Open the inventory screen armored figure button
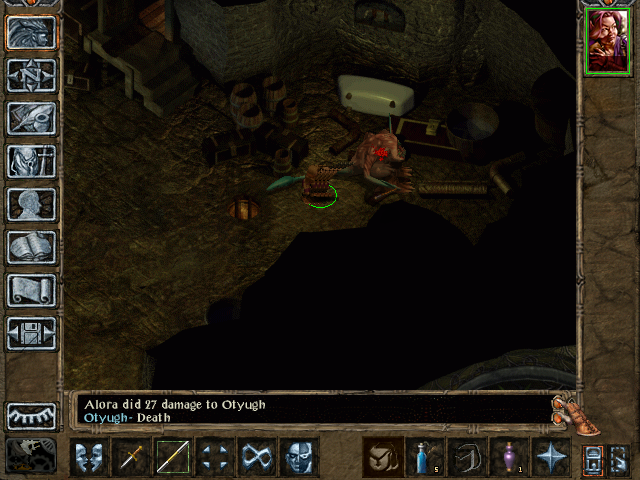Viewport: 640px width, 480px height. (x=31, y=161)
